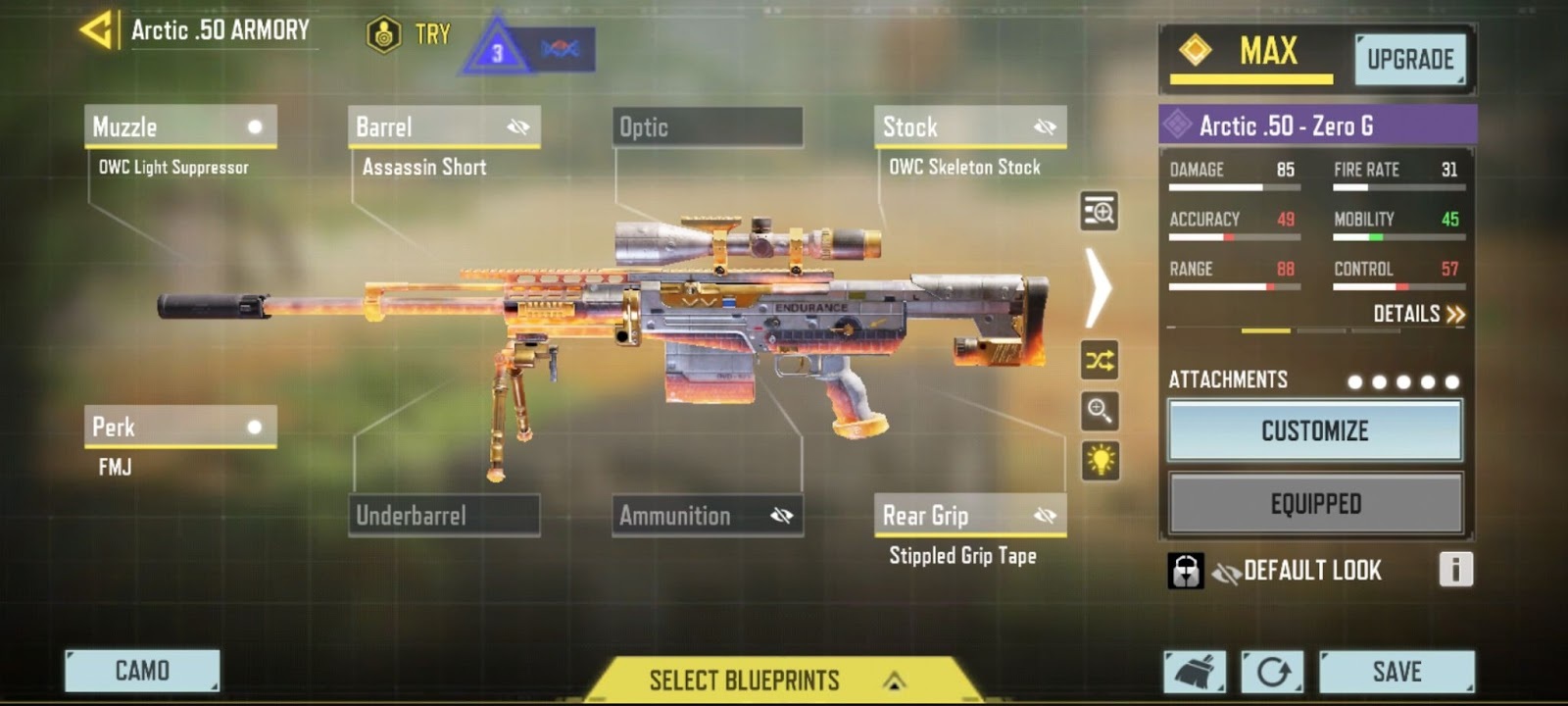1568x706 pixels.
Task: Select the Rear Grip attachment slot
Action: (x=970, y=516)
